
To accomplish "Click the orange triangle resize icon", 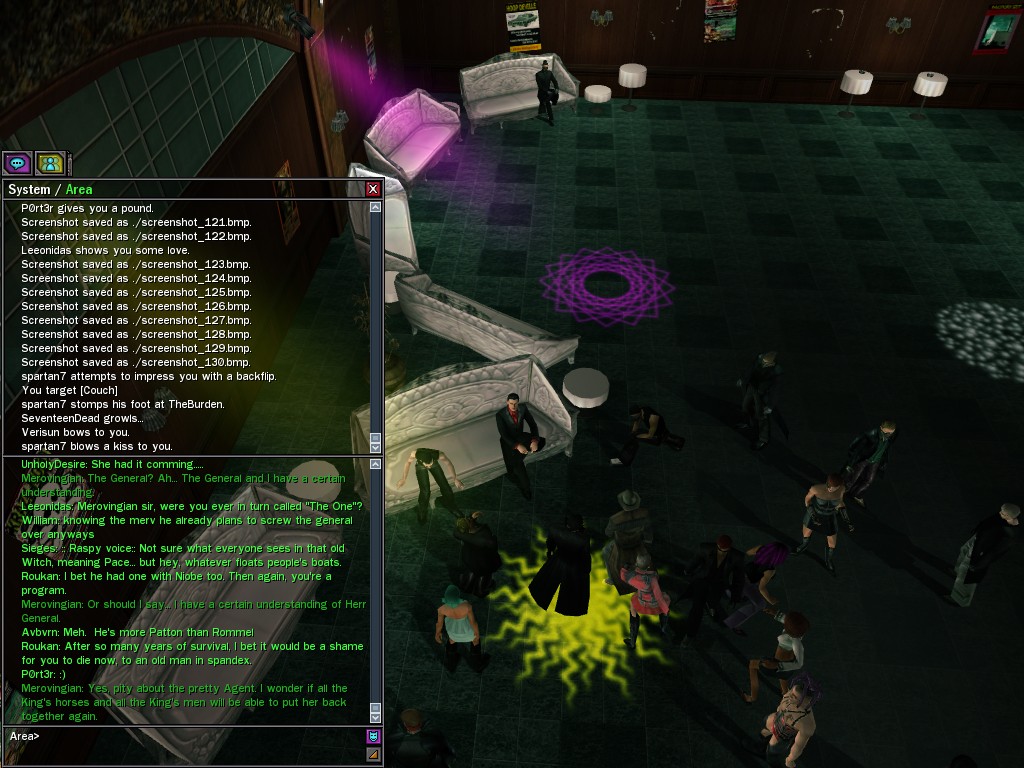I will point(373,754).
